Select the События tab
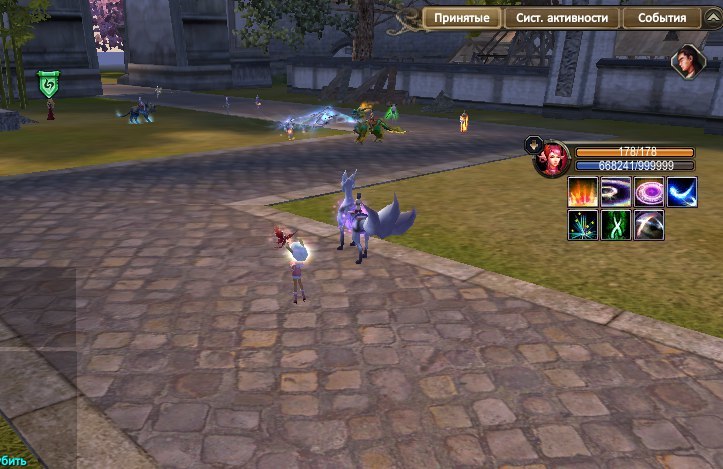 (661, 19)
